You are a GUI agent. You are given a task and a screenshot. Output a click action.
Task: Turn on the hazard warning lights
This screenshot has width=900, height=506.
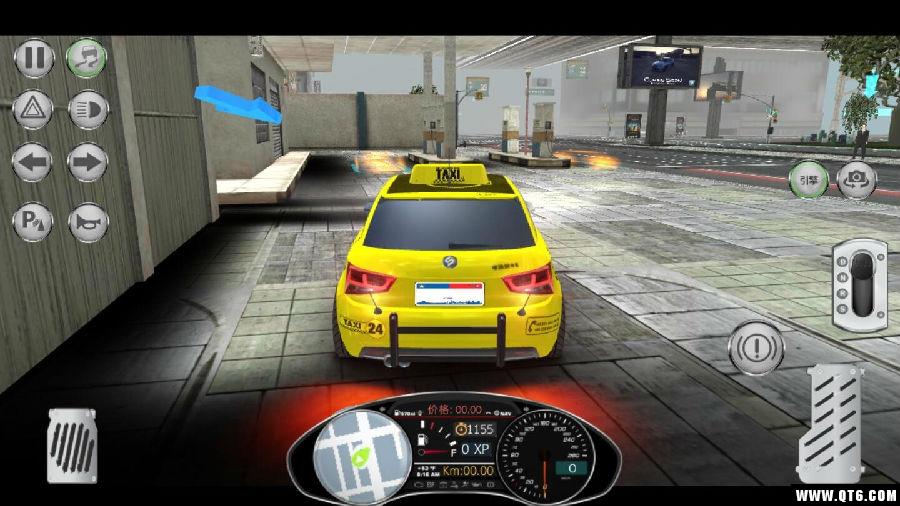[x=33, y=109]
